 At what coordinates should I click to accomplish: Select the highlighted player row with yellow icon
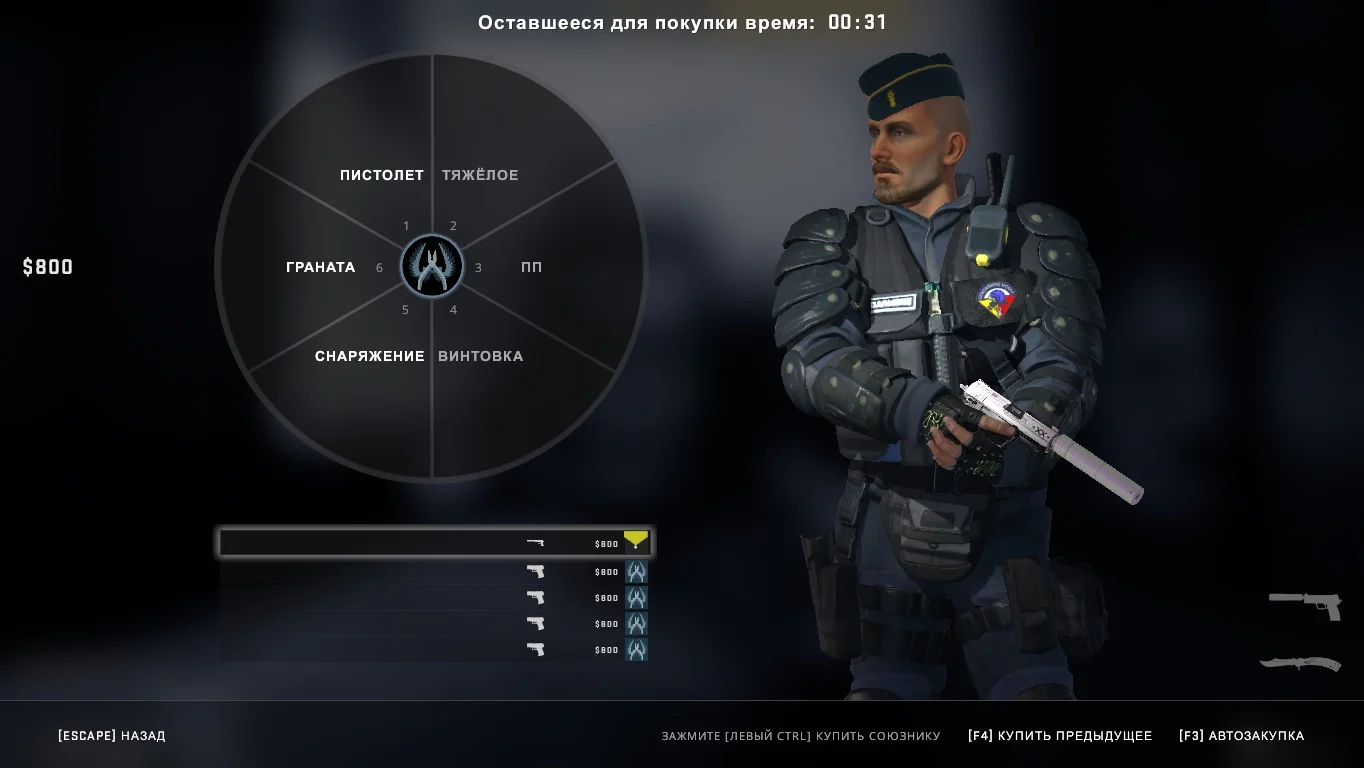click(436, 543)
